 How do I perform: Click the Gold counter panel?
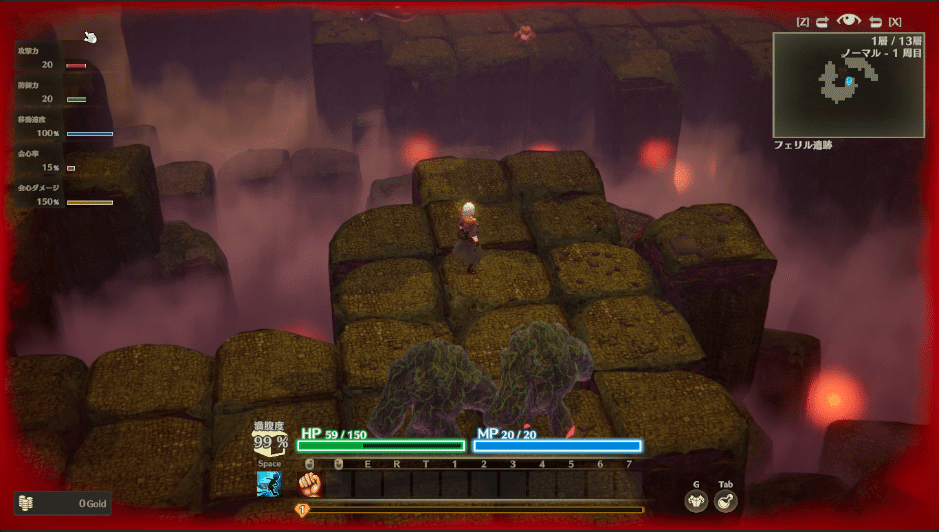(x=62, y=504)
